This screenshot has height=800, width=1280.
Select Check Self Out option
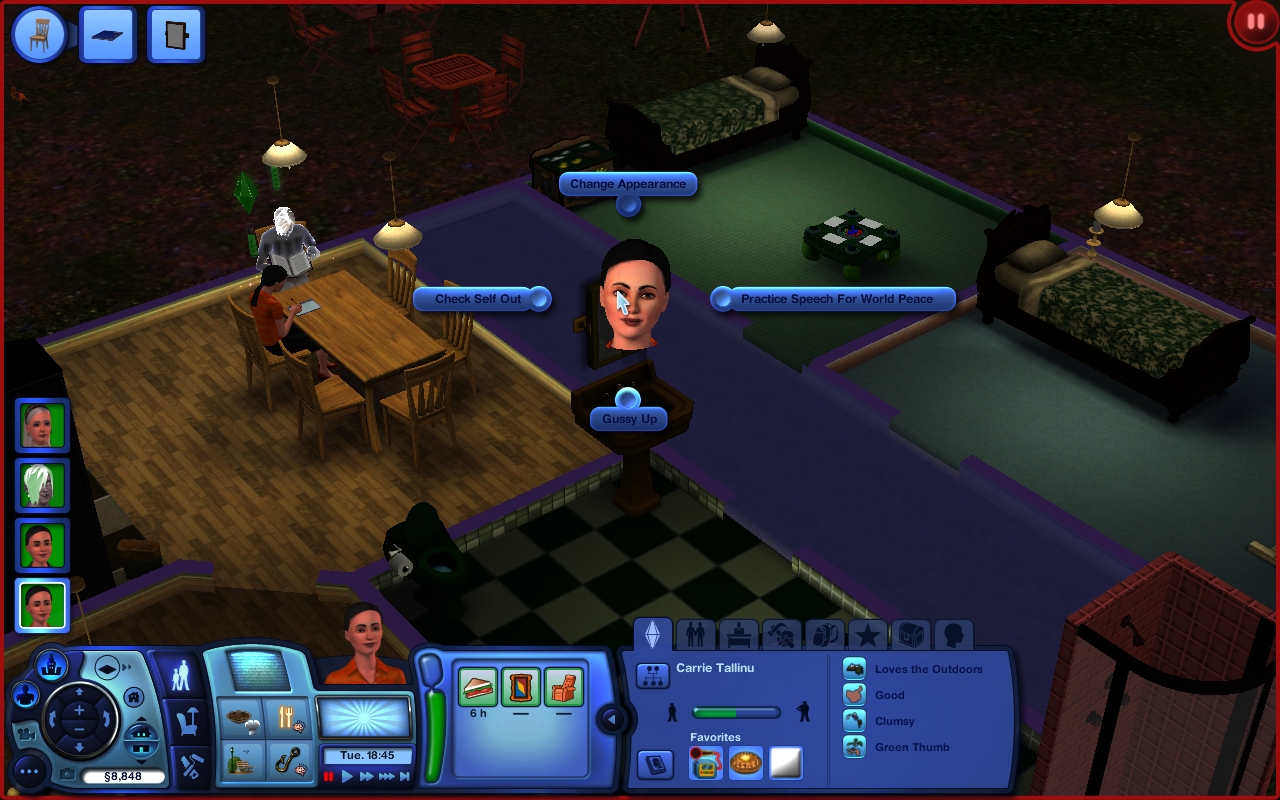coord(479,299)
